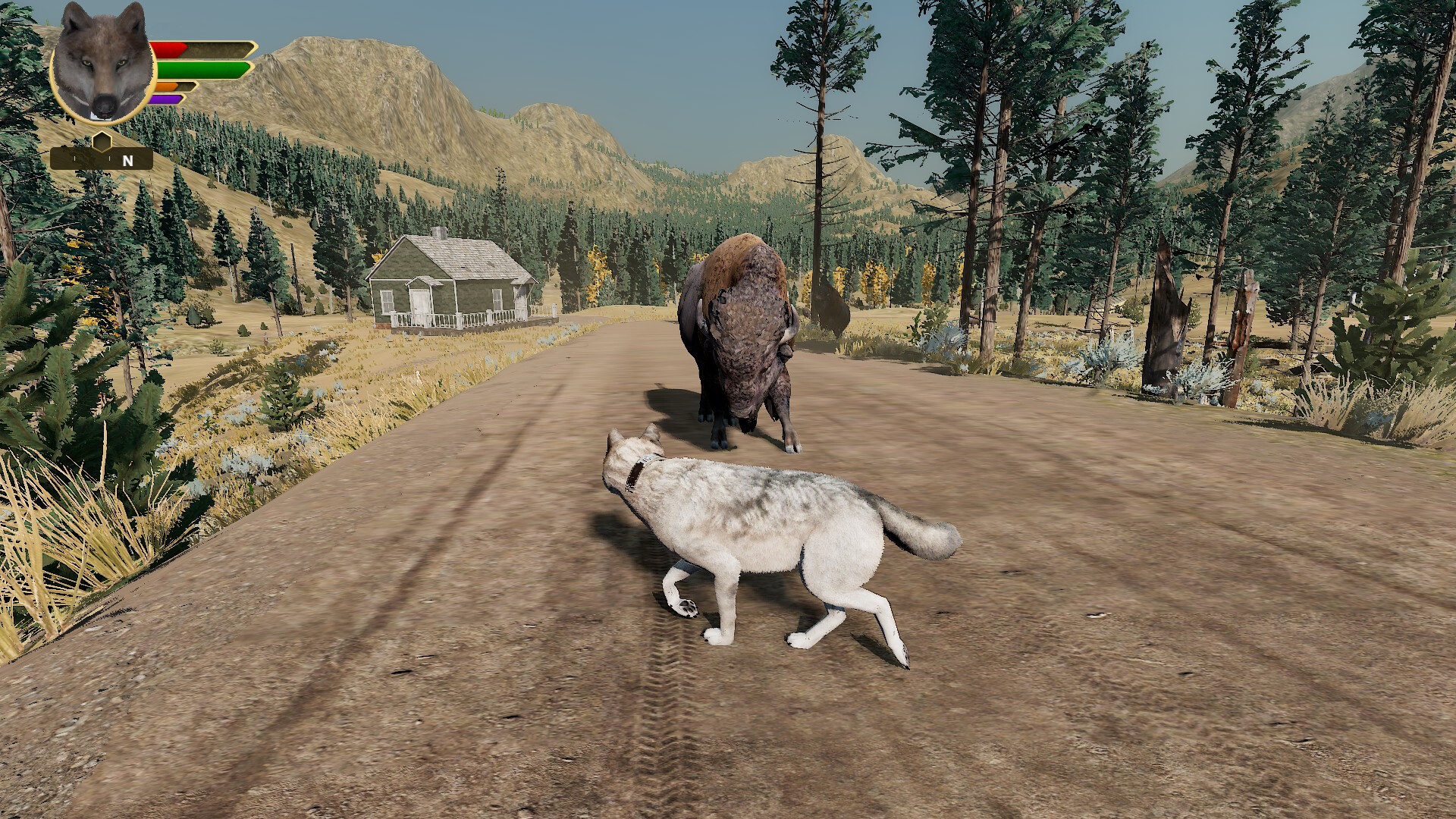
Task: Click the hexagonal marker icon below the wolf portrait
Action: (102, 140)
